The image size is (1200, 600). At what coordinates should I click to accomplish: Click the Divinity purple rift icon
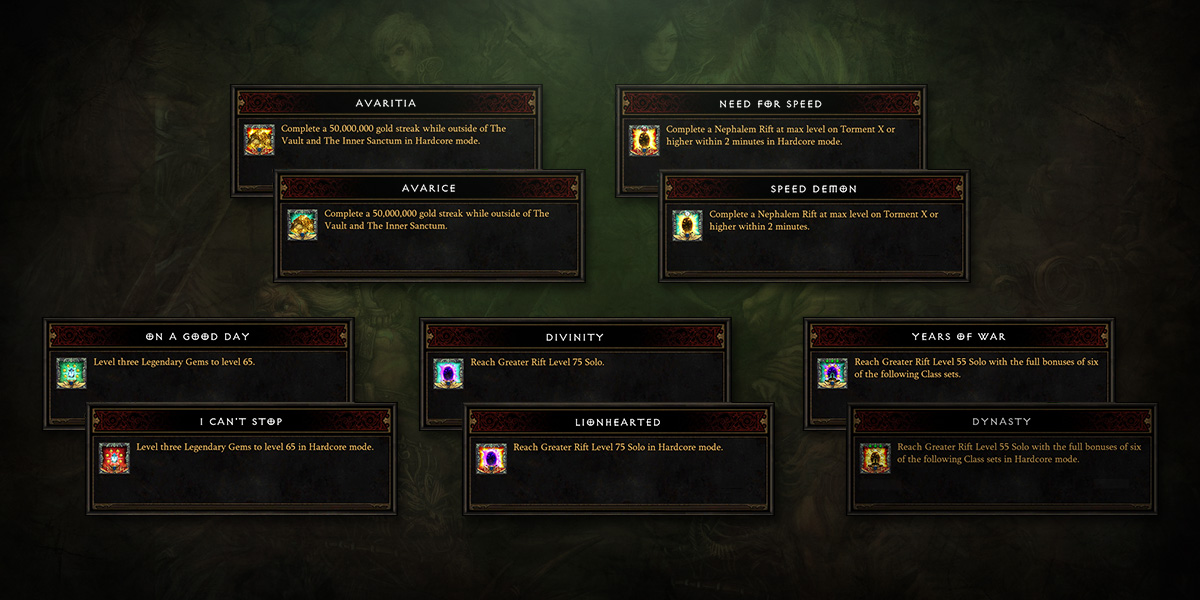448,373
